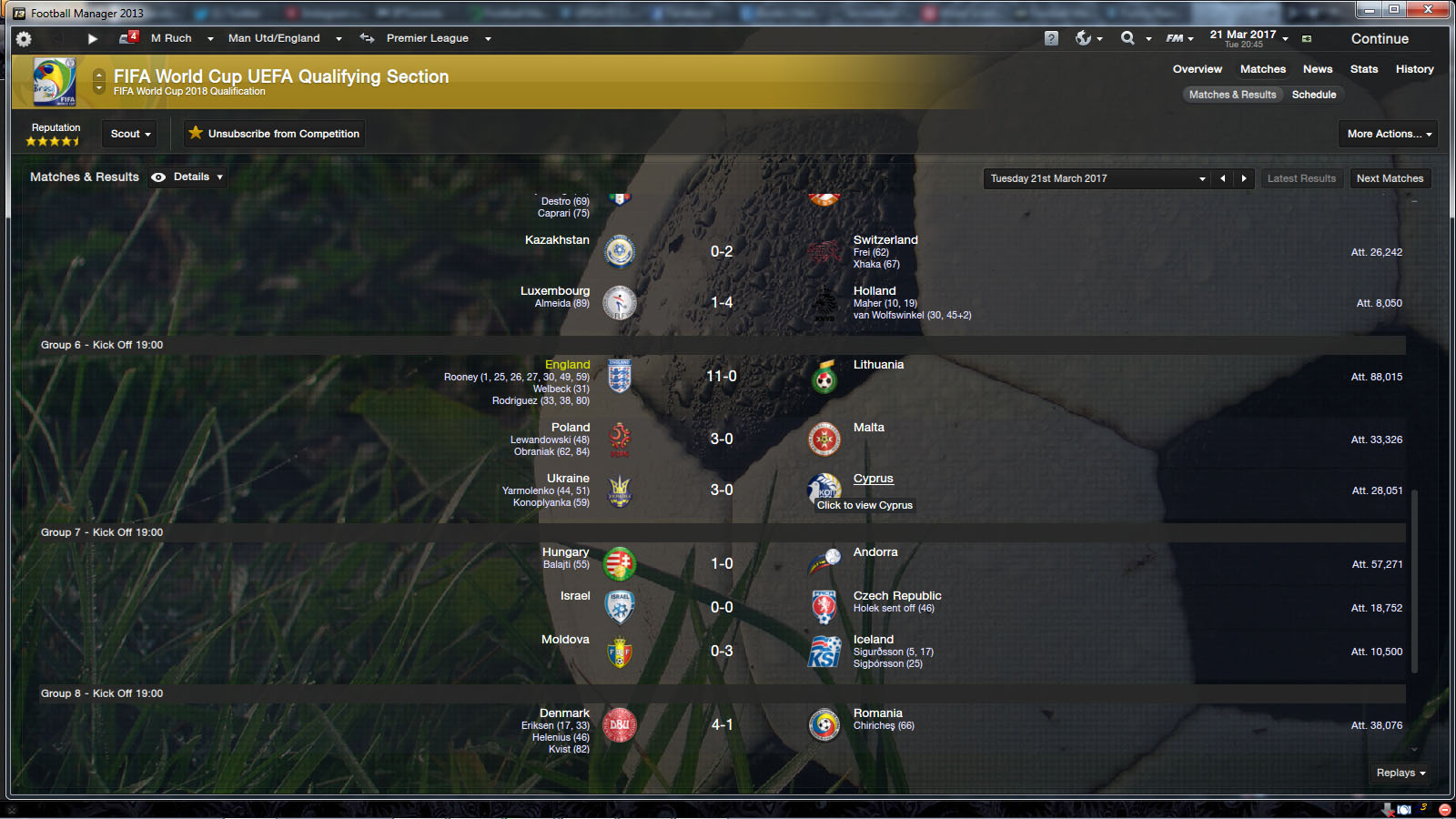Image resolution: width=1456 pixels, height=819 pixels.
Task: Open the Scout dropdown
Action: tap(129, 134)
